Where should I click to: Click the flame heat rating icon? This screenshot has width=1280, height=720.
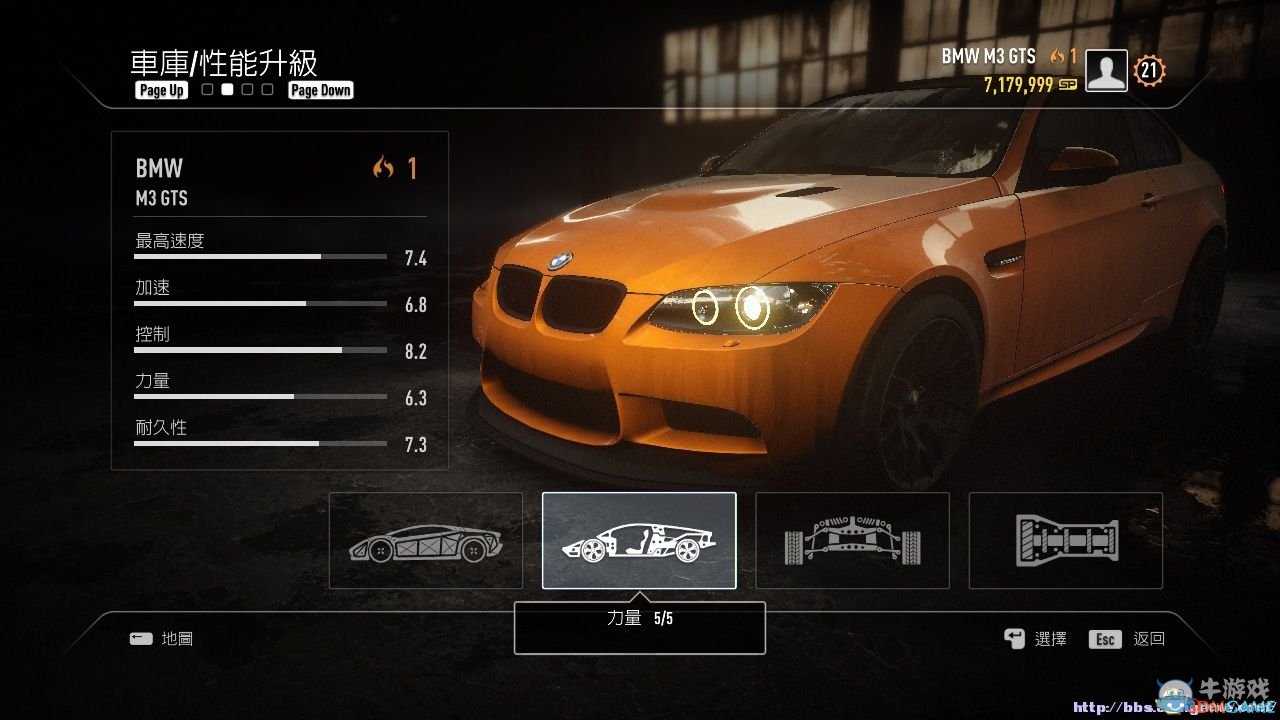click(x=1057, y=56)
